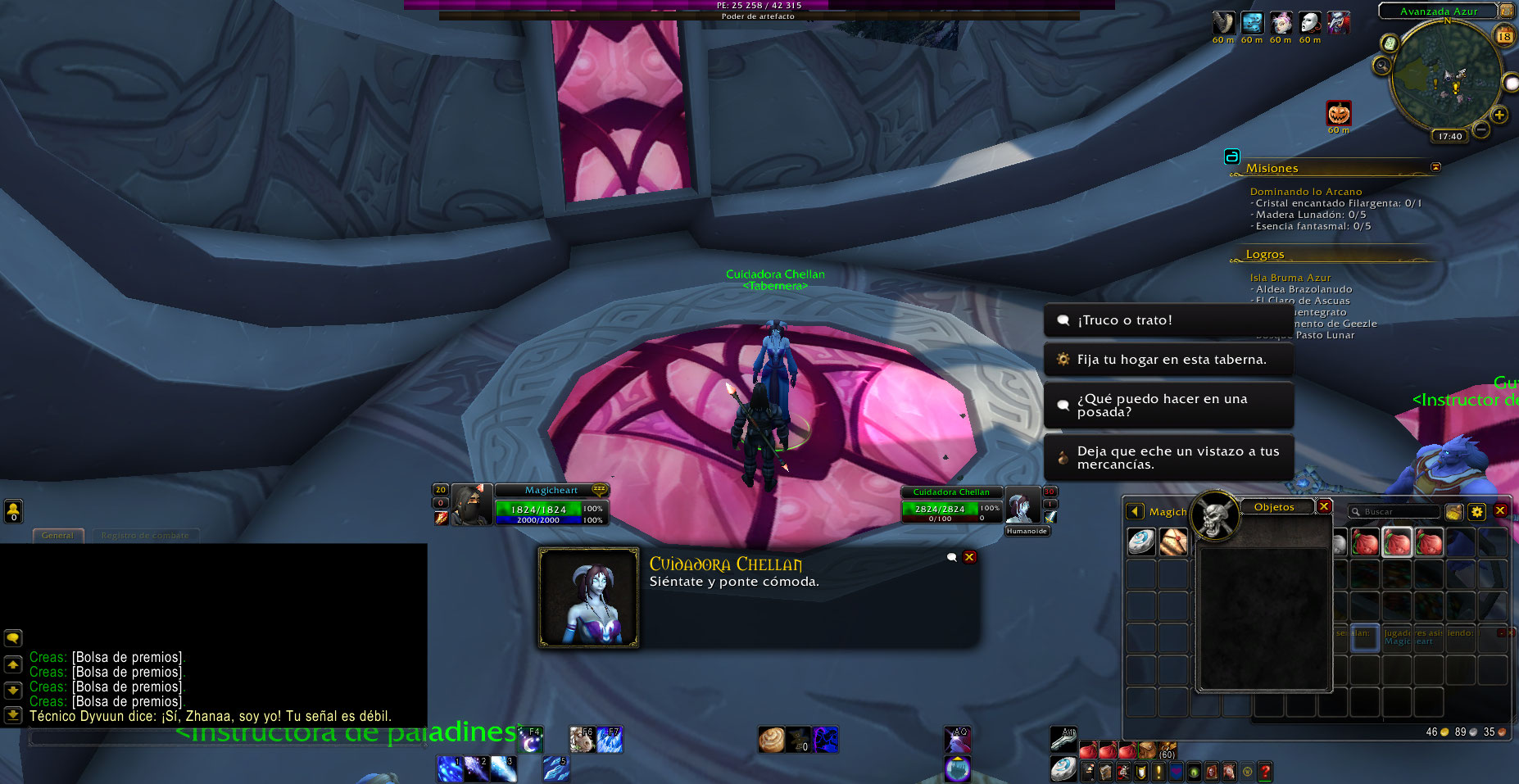Open bag settings with the gear icon
This screenshot has width=1519, height=784.
(x=1477, y=512)
